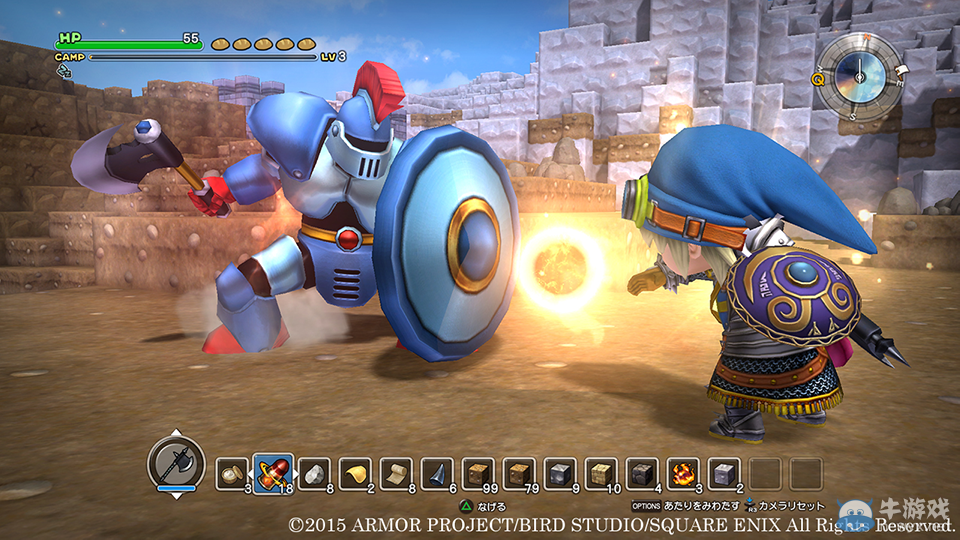Choose the round item slot with count 3
The width and height of the screenshot is (960, 540).
(232, 473)
